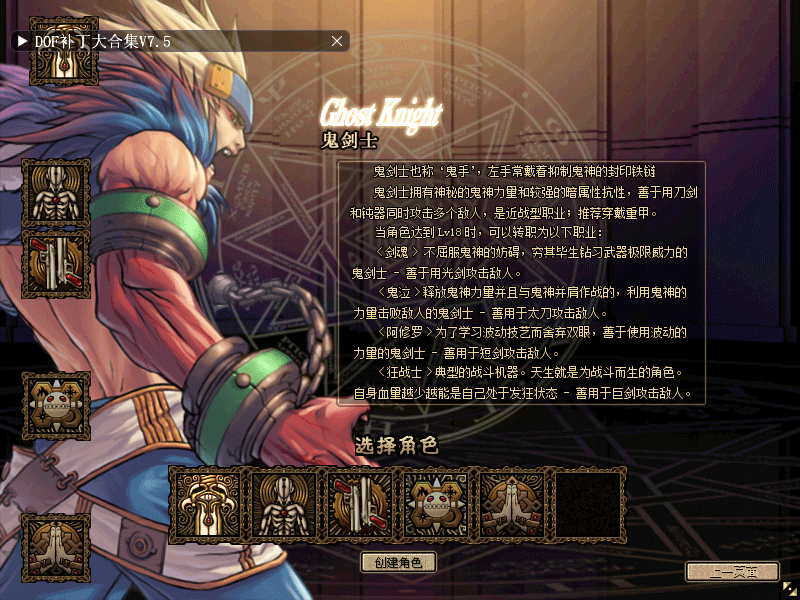Click the praying hands icon in the left column
Image resolution: width=800 pixels, height=600 pixels.
click(56, 547)
